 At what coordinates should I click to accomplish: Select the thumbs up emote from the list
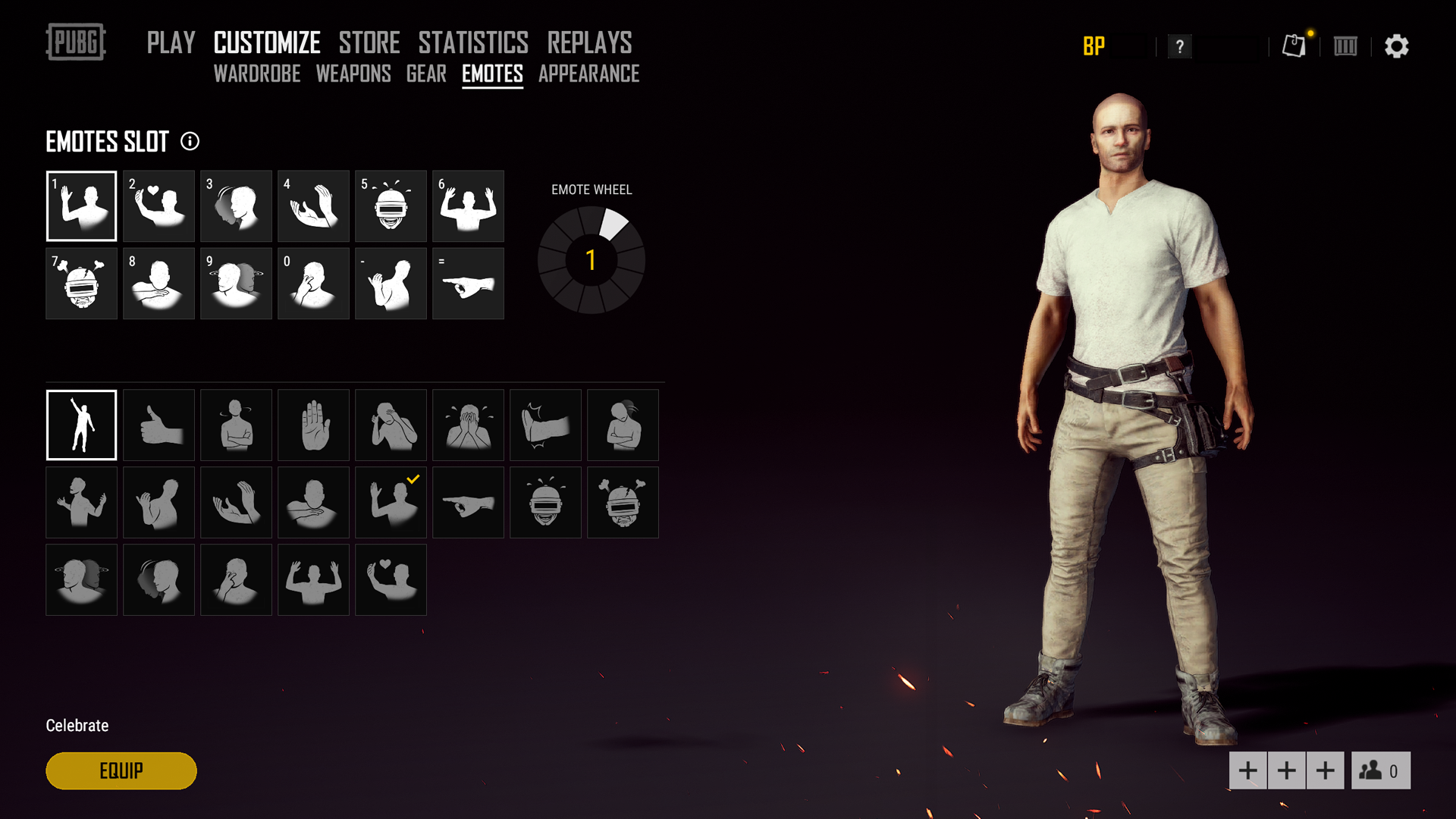point(158,425)
